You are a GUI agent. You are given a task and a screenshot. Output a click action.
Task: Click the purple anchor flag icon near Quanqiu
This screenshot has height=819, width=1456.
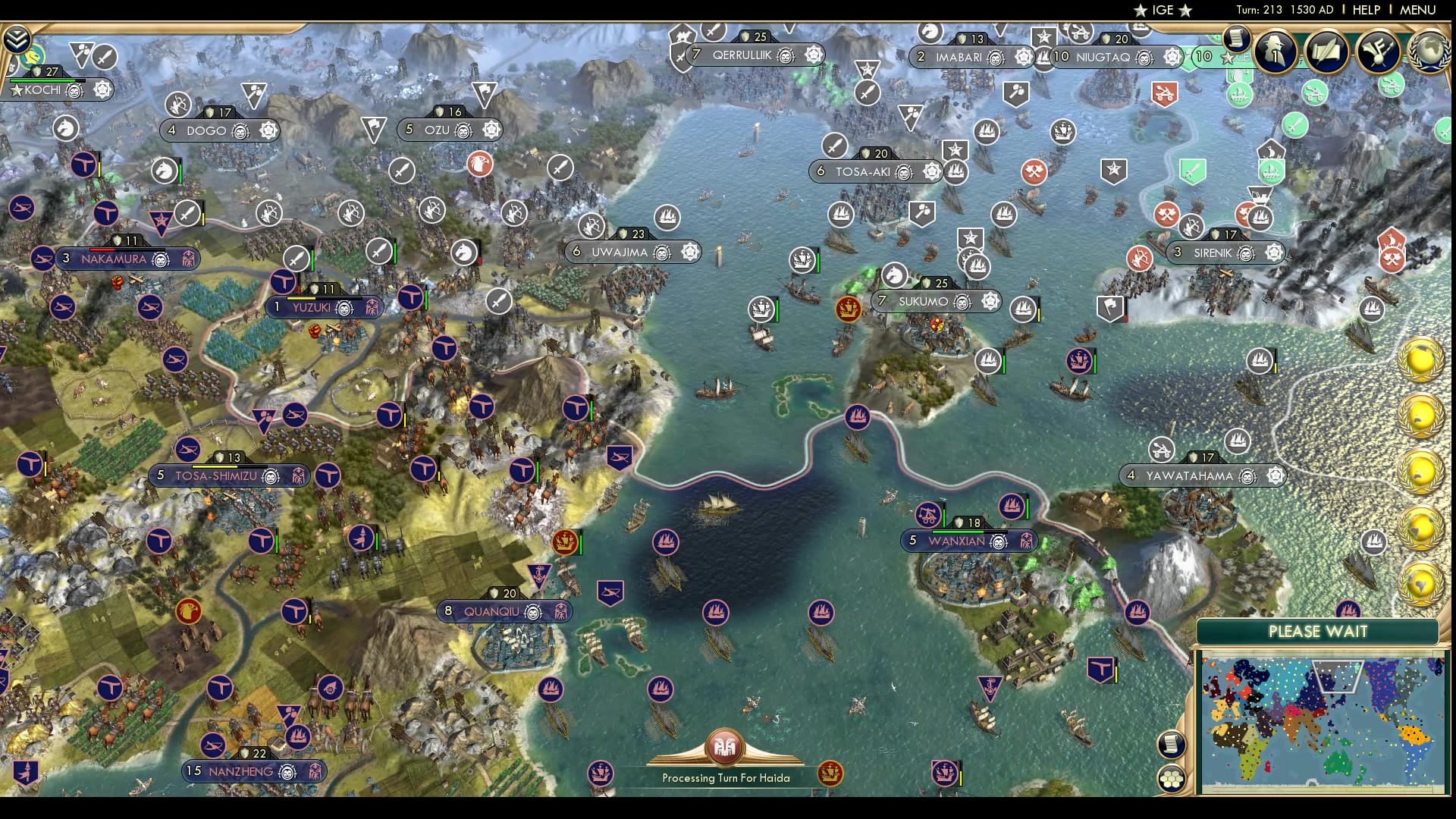point(539,573)
